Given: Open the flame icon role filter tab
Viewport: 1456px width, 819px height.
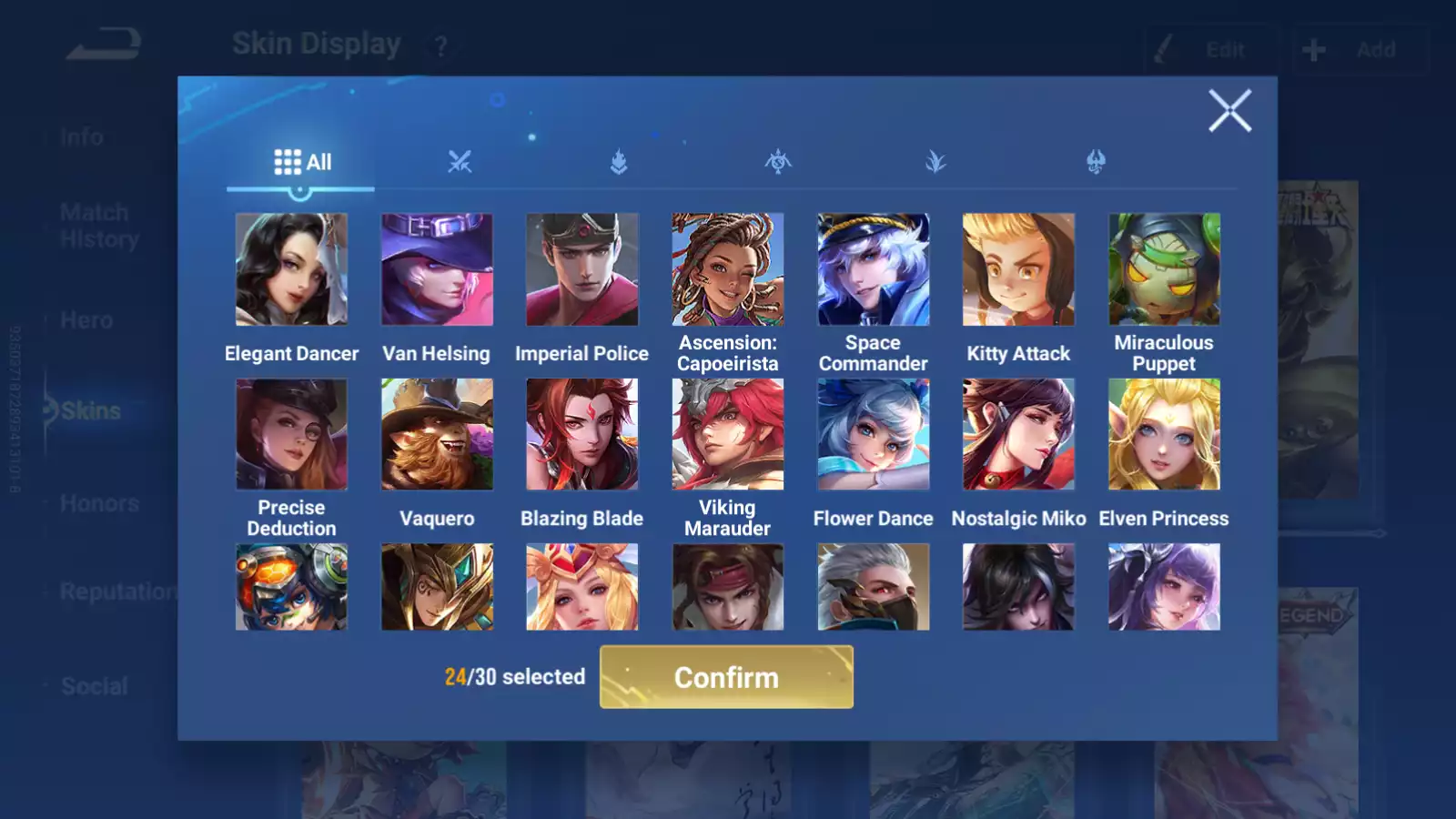Looking at the screenshot, I should click(x=619, y=163).
